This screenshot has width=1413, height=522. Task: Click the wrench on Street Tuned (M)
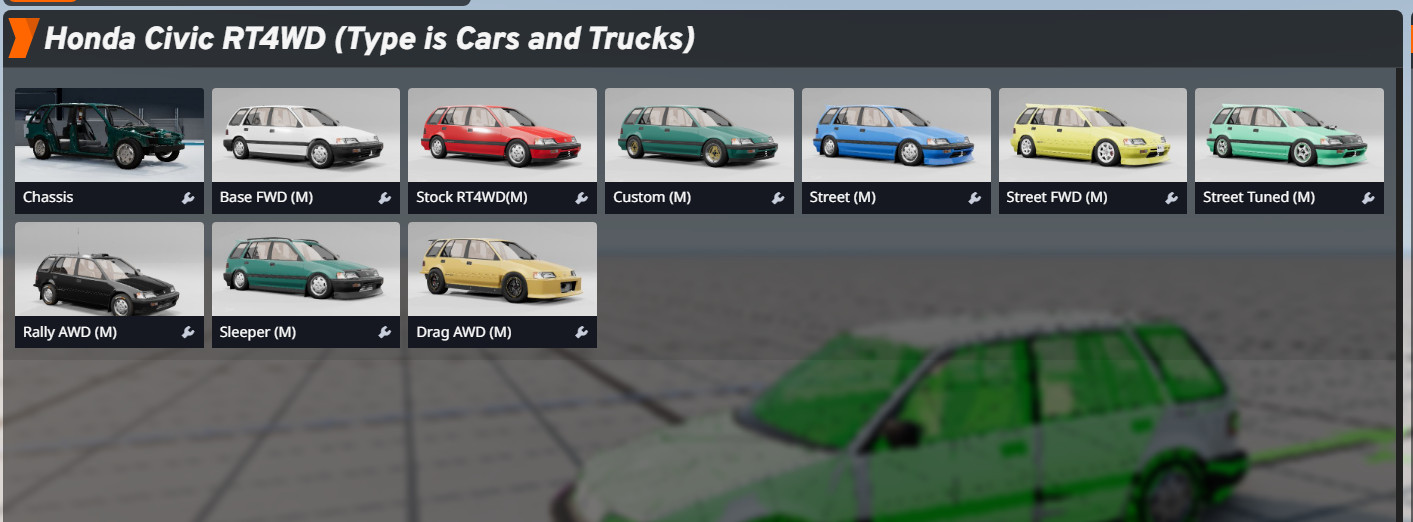pos(1369,198)
